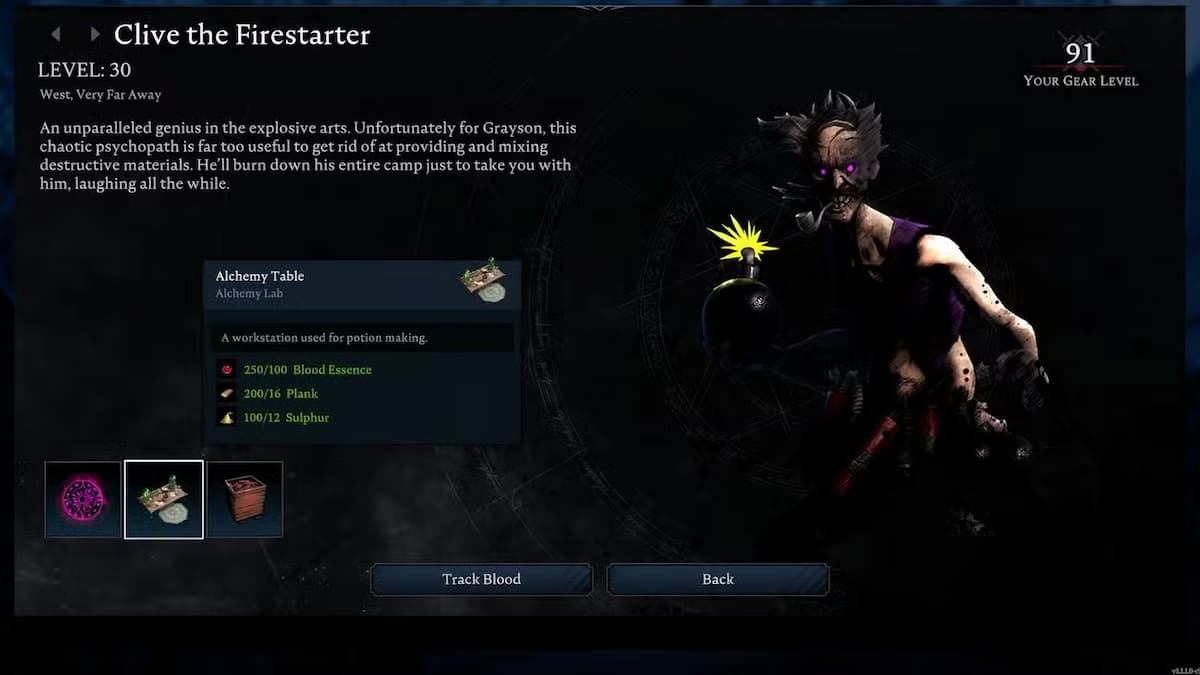Select the Alchemy Table reward icon
Screen dimensions: 1200x675
click(x=164, y=499)
